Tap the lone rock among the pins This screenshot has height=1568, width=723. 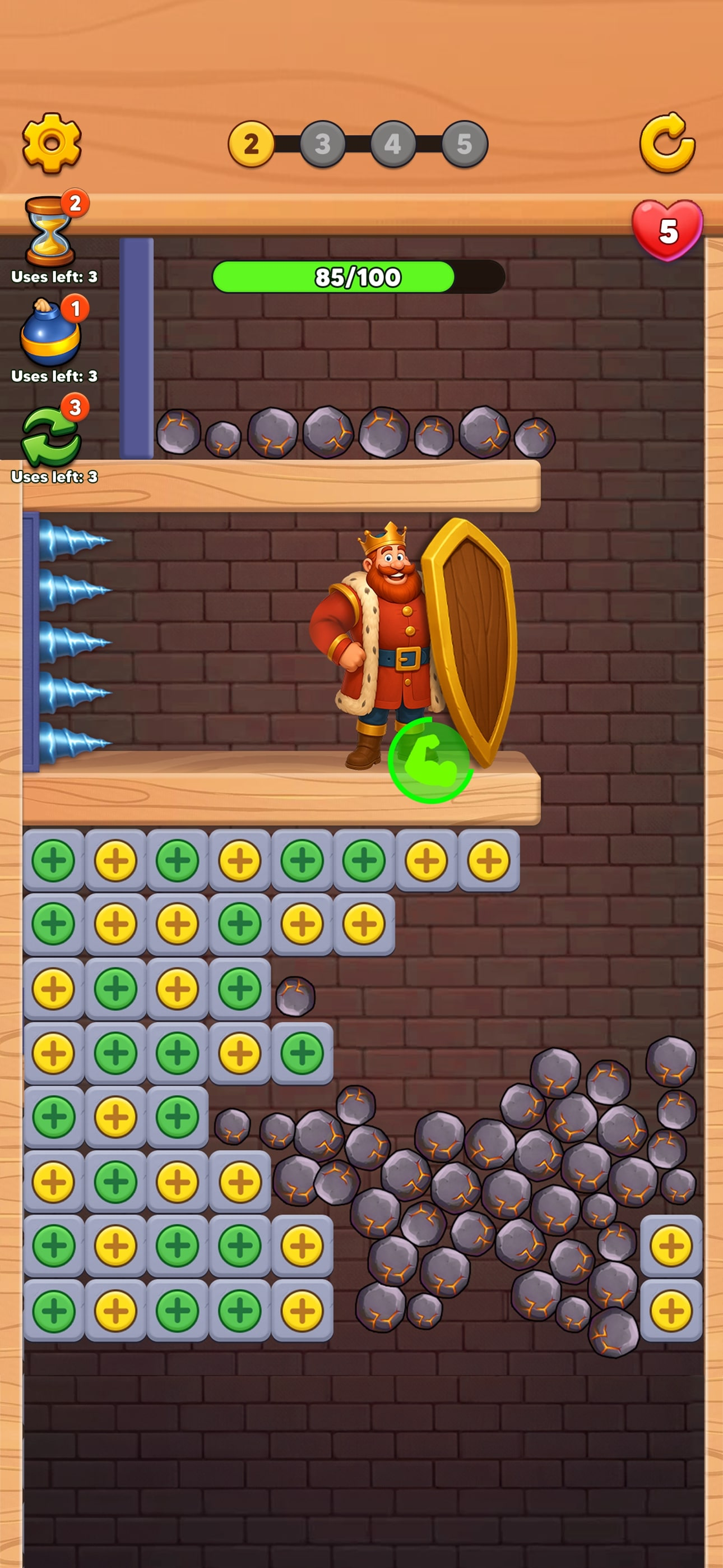[295, 997]
